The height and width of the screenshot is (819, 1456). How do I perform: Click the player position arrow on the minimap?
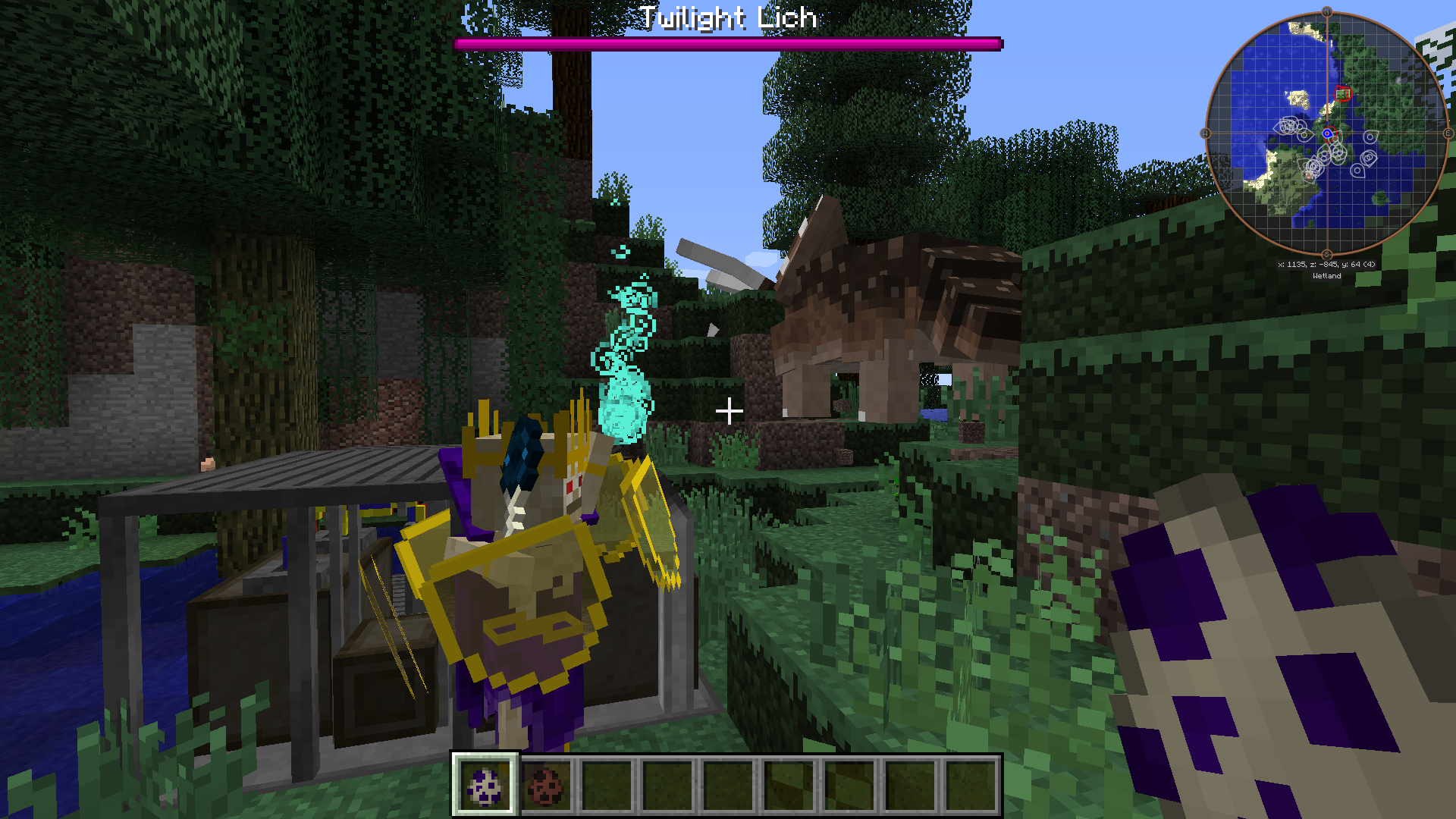1328,133
